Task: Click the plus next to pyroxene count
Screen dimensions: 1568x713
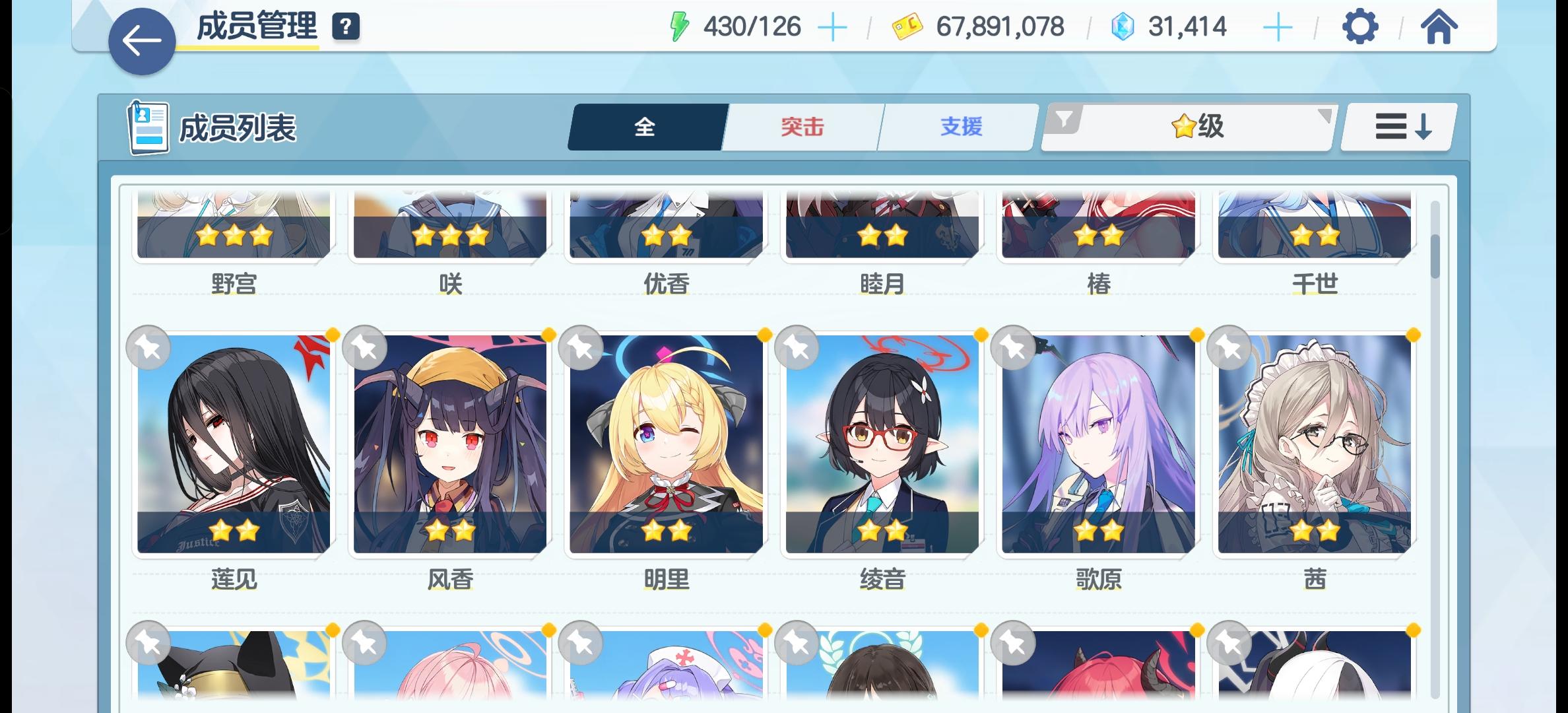Action: click(x=1278, y=27)
